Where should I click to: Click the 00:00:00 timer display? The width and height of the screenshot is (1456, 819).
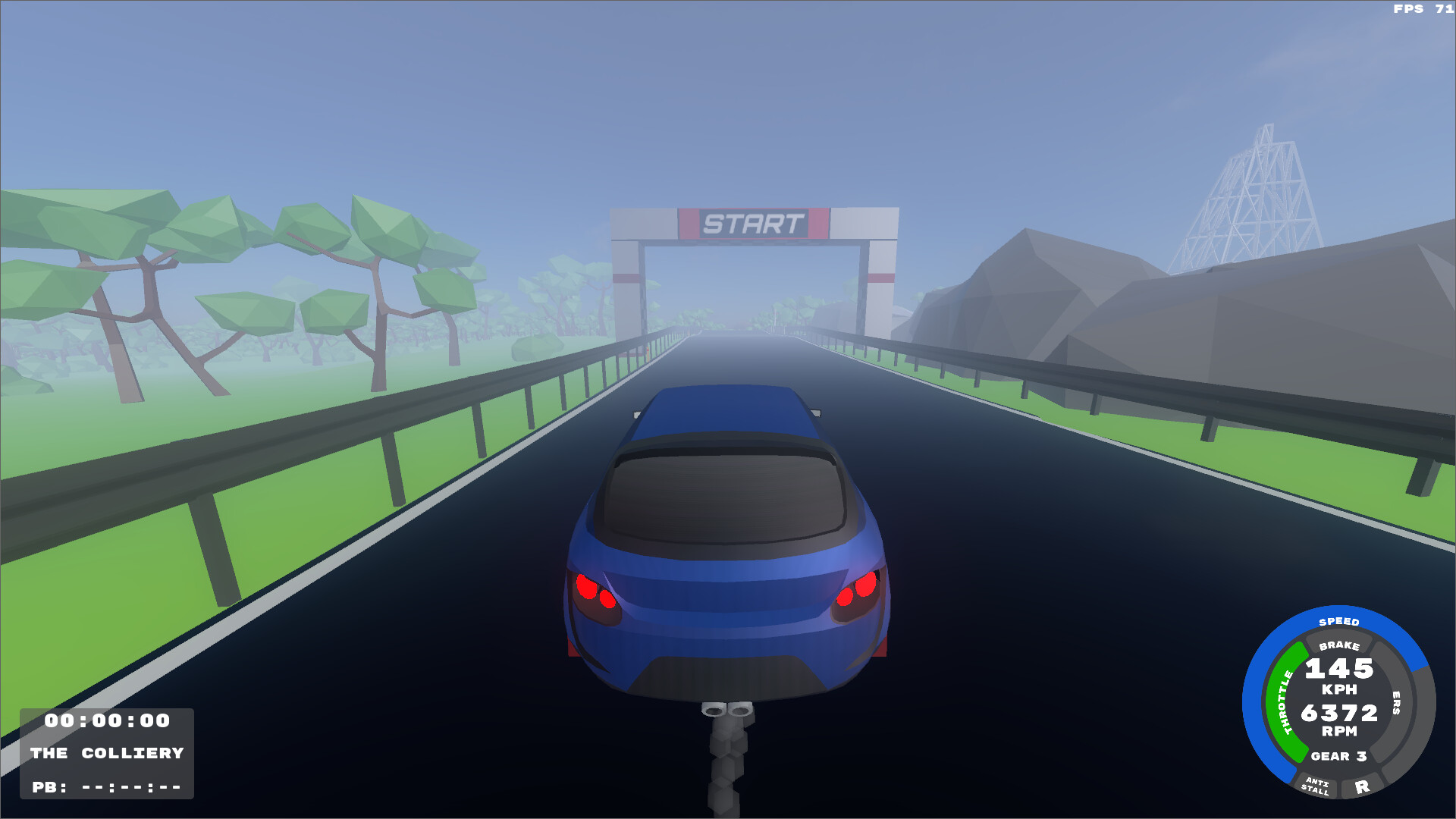[x=106, y=722]
